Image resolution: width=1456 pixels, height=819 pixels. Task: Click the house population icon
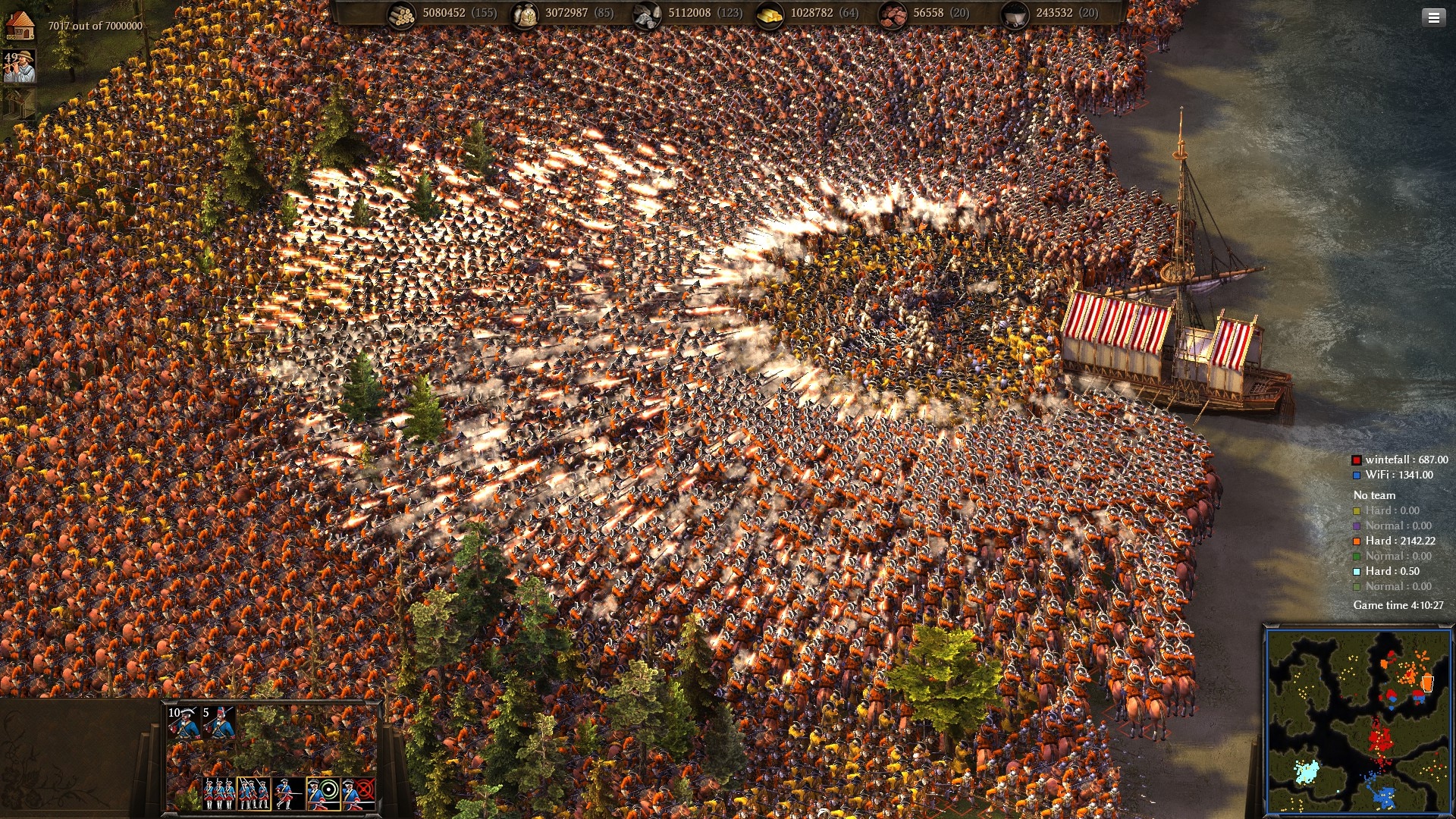click(x=20, y=25)
